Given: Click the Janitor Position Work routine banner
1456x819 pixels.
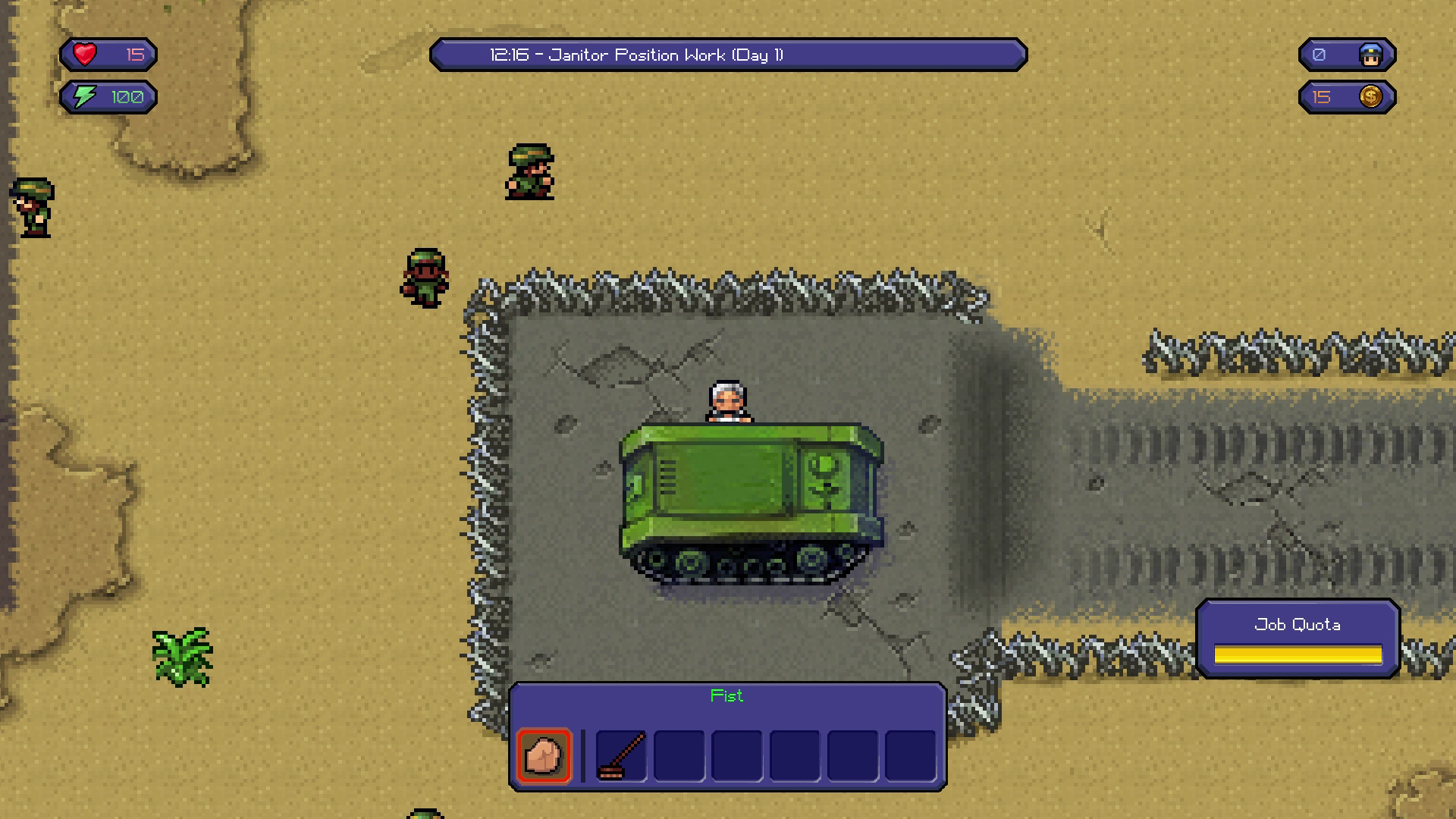Looking at the screenshot, I should [728, 55].
